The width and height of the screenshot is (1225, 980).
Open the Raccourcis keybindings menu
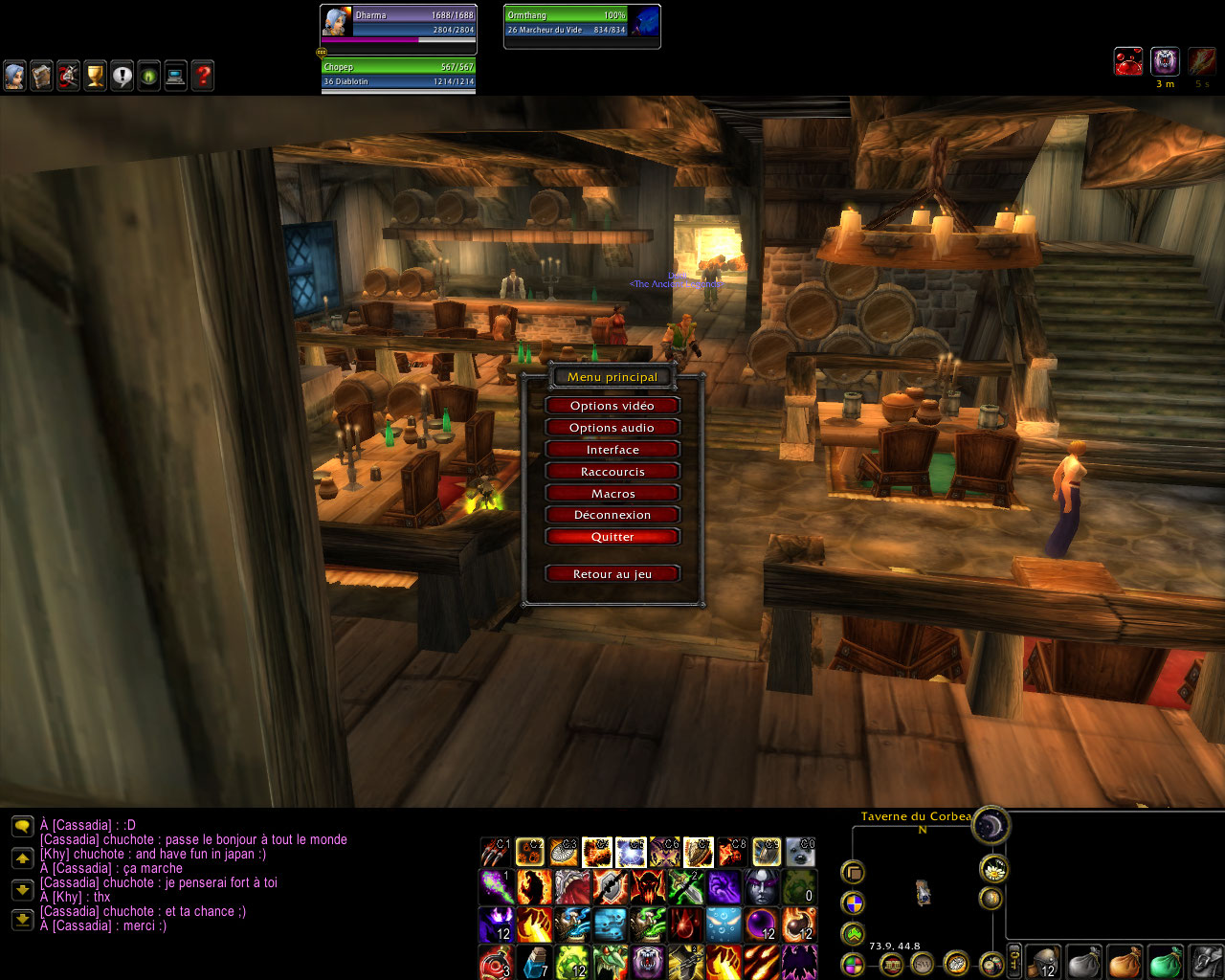612,472
